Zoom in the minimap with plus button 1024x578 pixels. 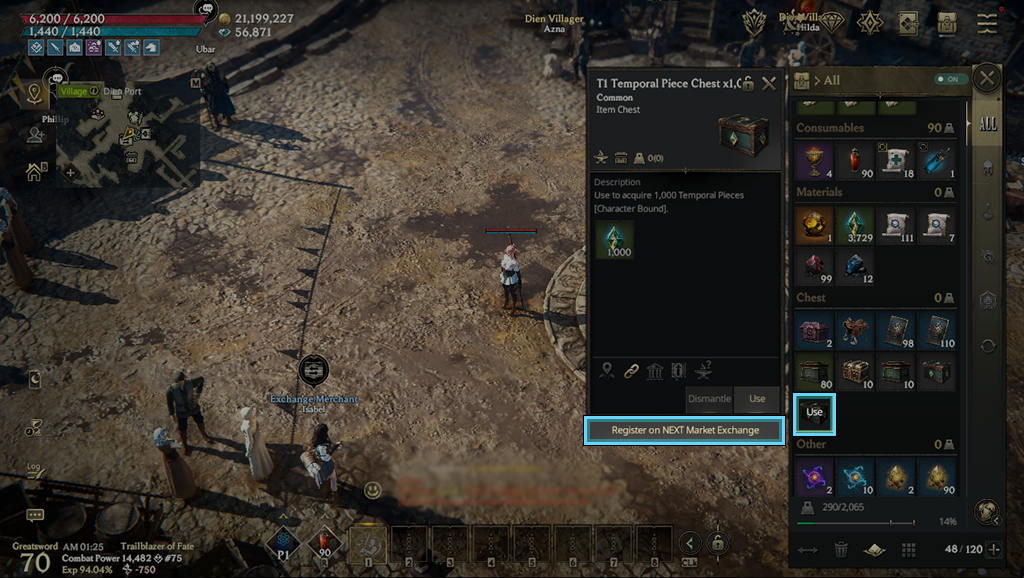[x=70, y=172]
